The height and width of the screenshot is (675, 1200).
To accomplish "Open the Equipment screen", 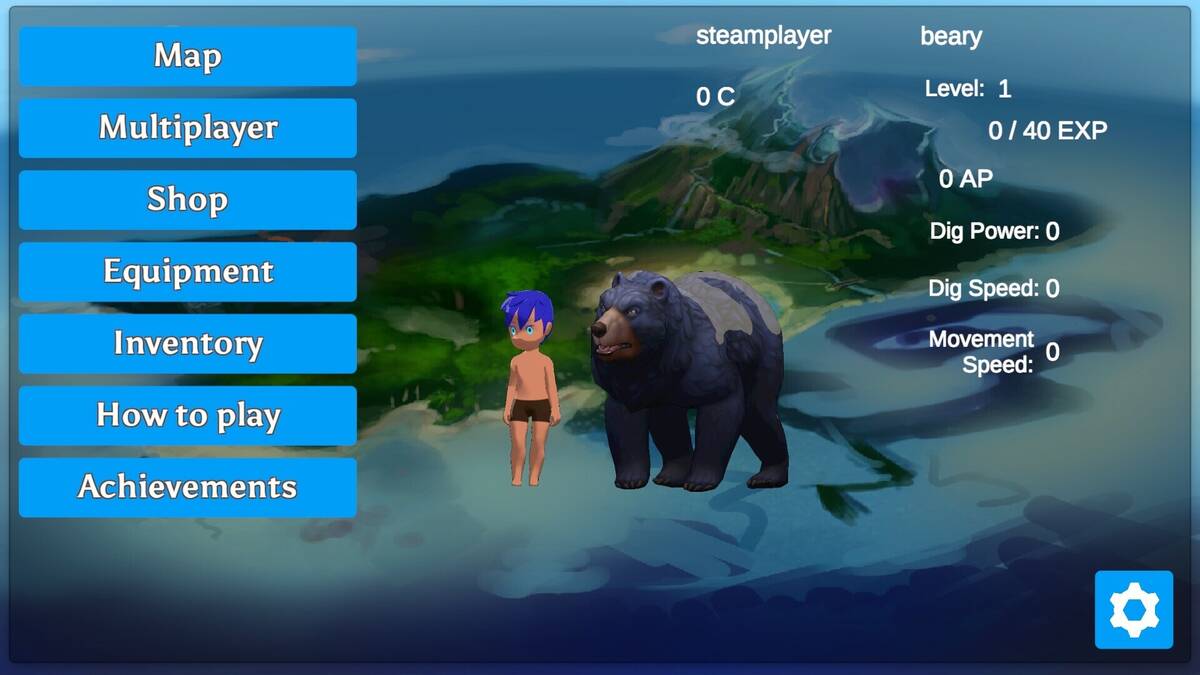I will click(x=188, y=272).
